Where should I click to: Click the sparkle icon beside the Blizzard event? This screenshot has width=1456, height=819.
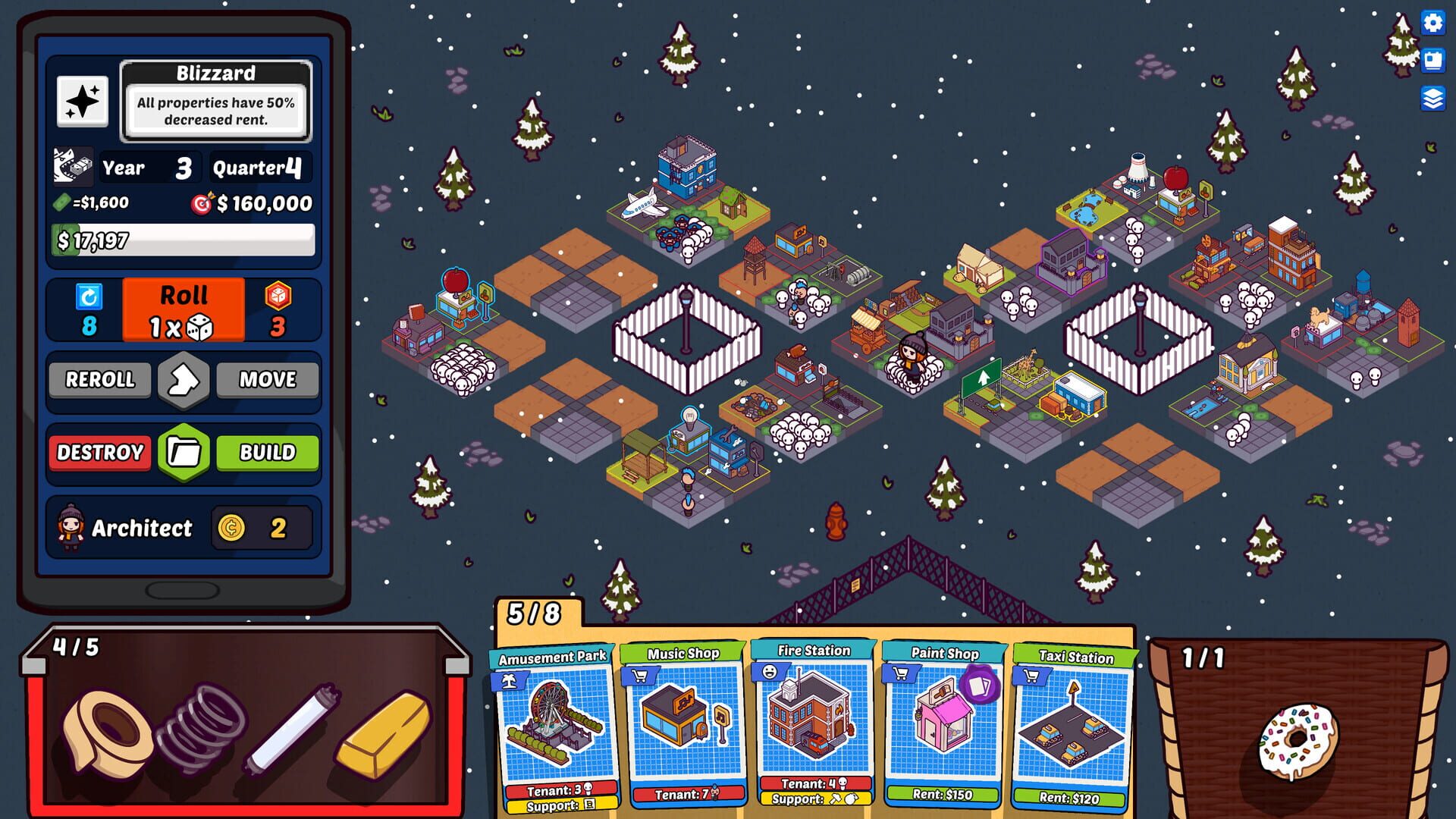click(83, 100)
